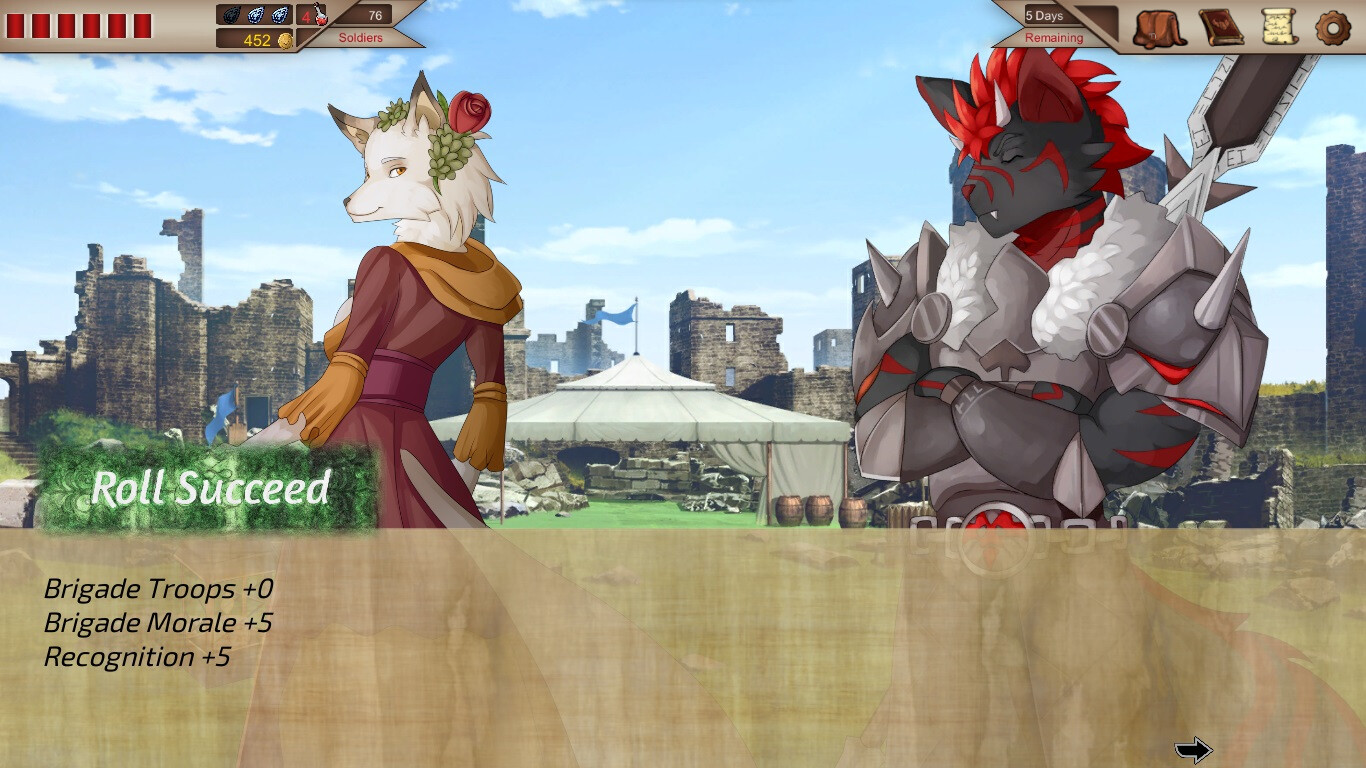Open the inventory bag
The image size is (1366, 768).
[1159, 26]
